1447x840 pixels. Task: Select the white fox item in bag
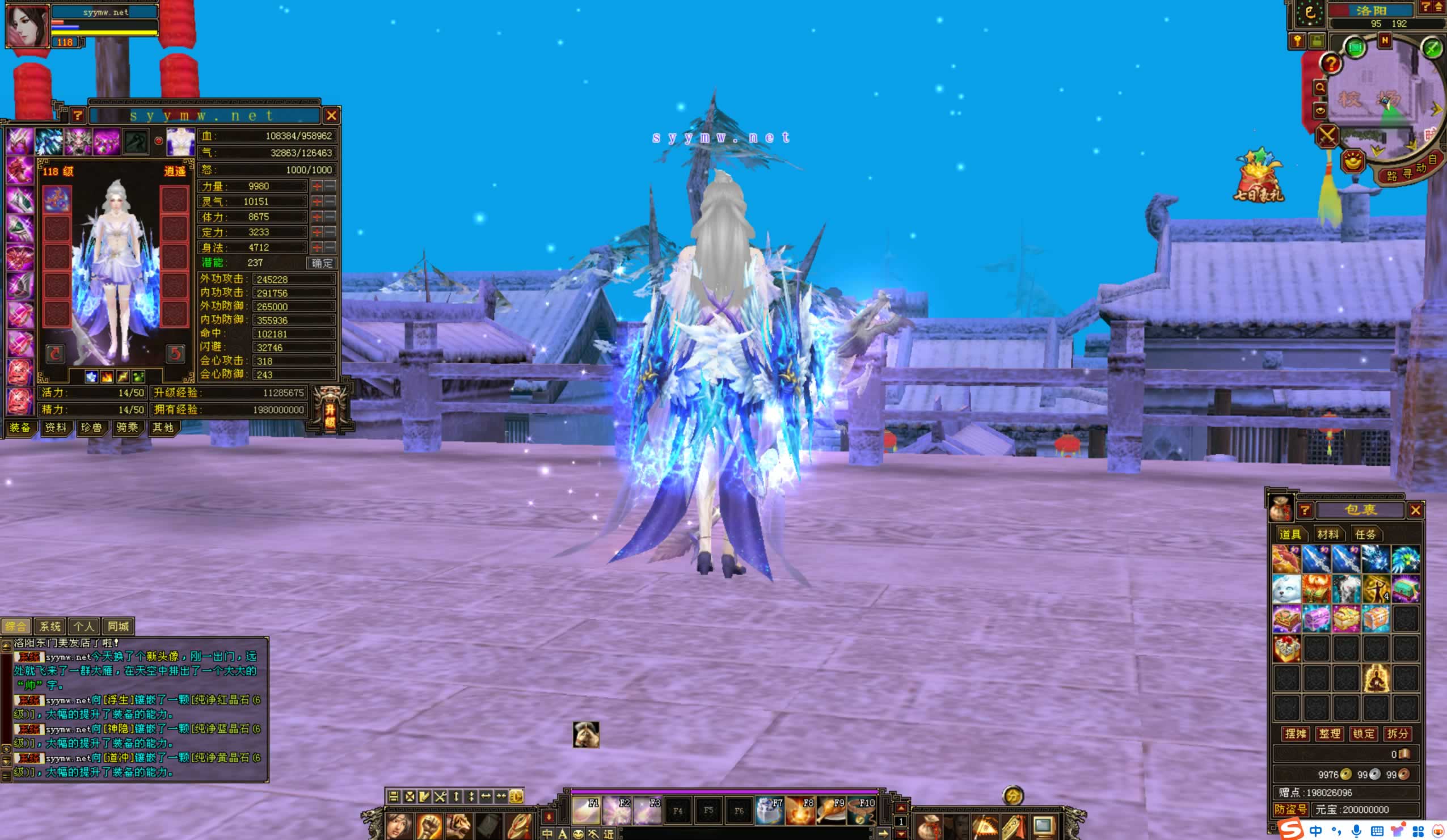tap(1286, 589)
